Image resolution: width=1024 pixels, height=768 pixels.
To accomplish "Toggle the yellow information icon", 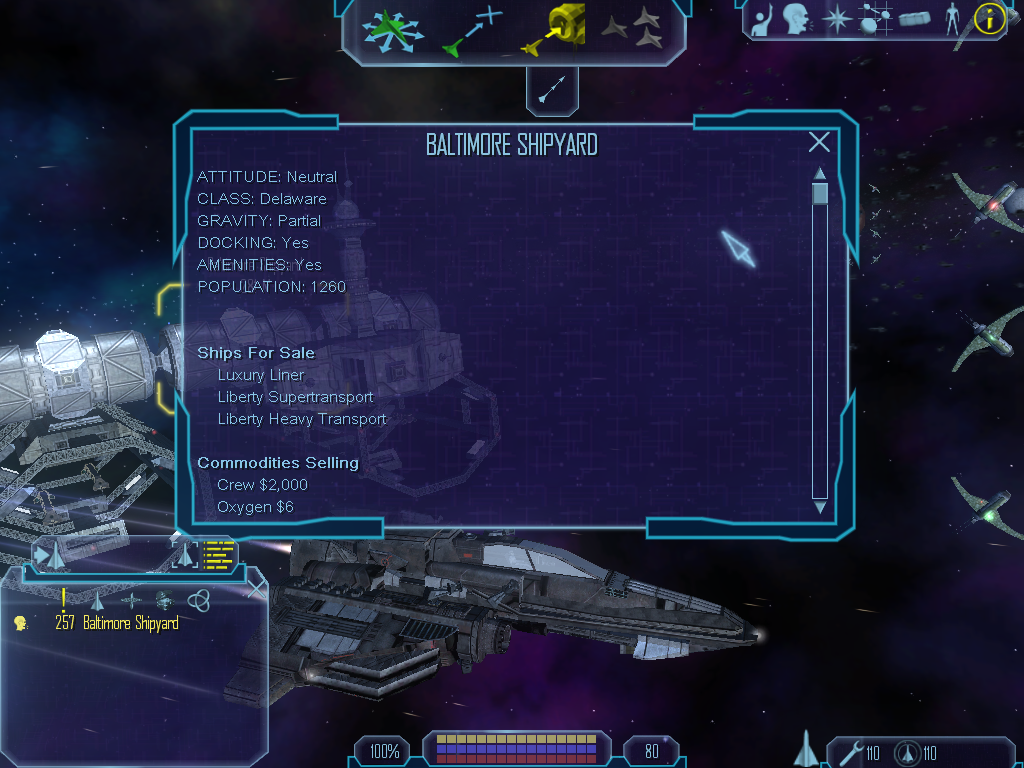I will coord(989,19).
